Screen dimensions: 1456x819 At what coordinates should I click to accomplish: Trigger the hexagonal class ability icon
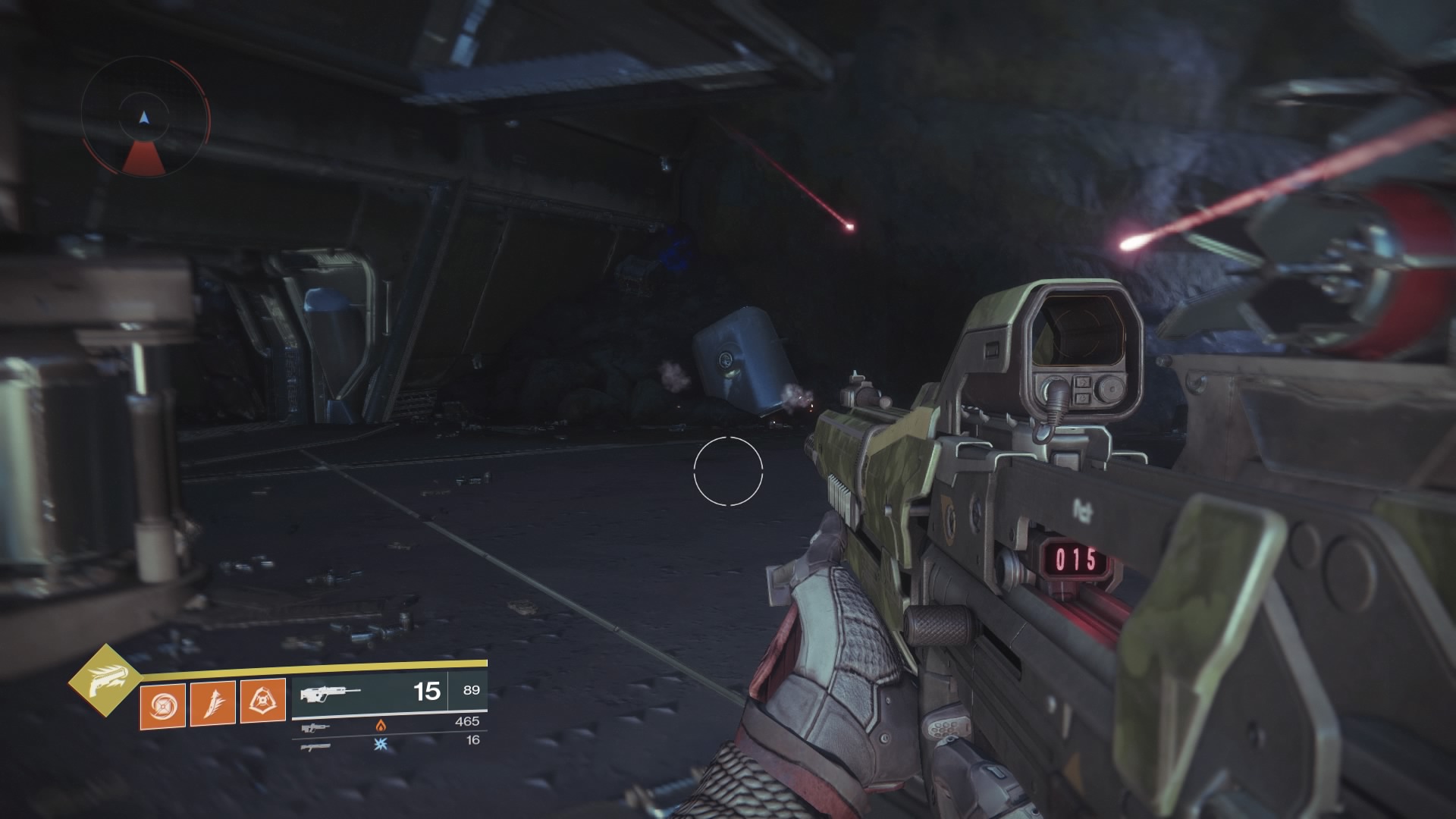[x=262, y=703]
